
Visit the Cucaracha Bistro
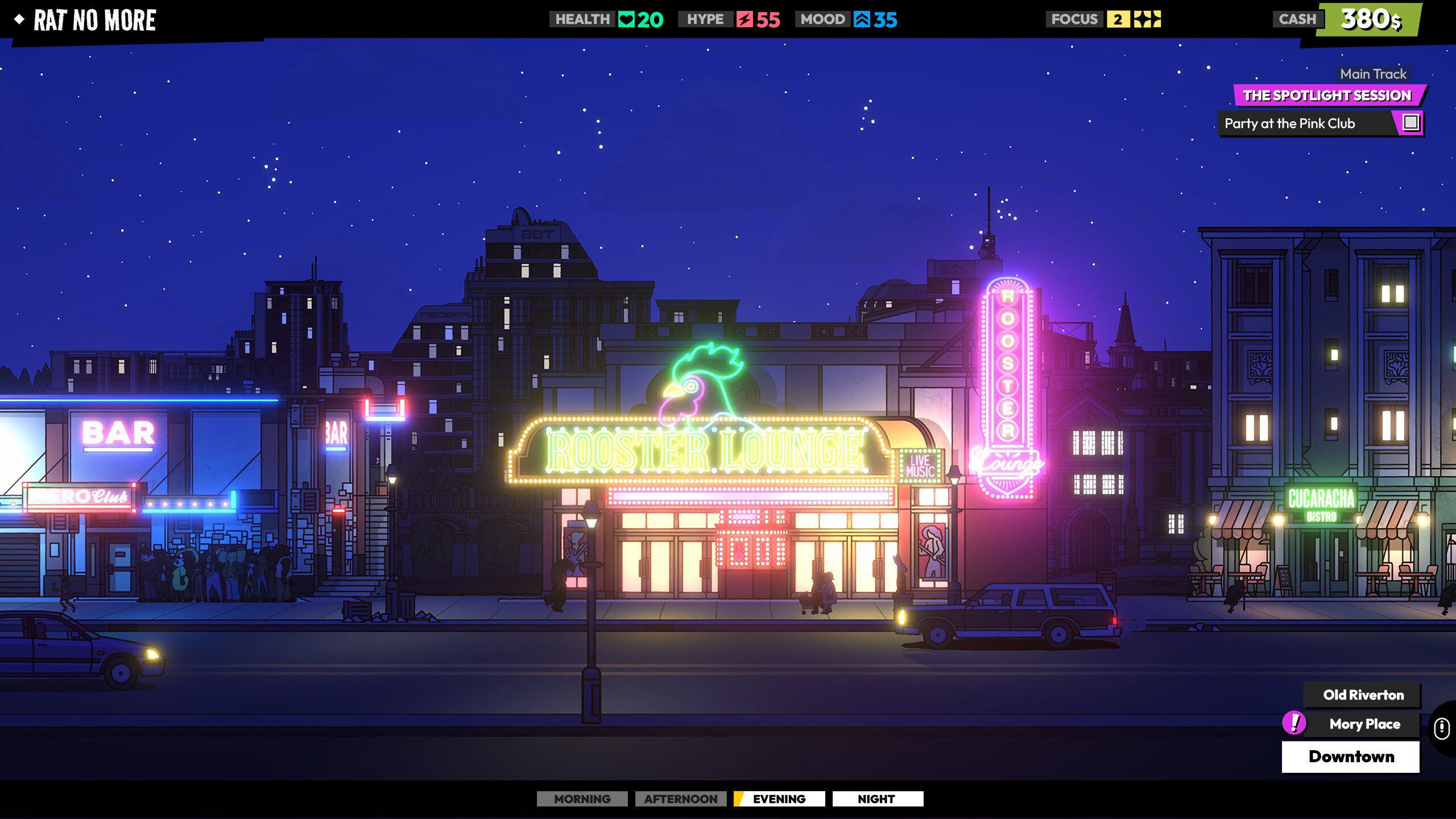(x=1325, y=540)
